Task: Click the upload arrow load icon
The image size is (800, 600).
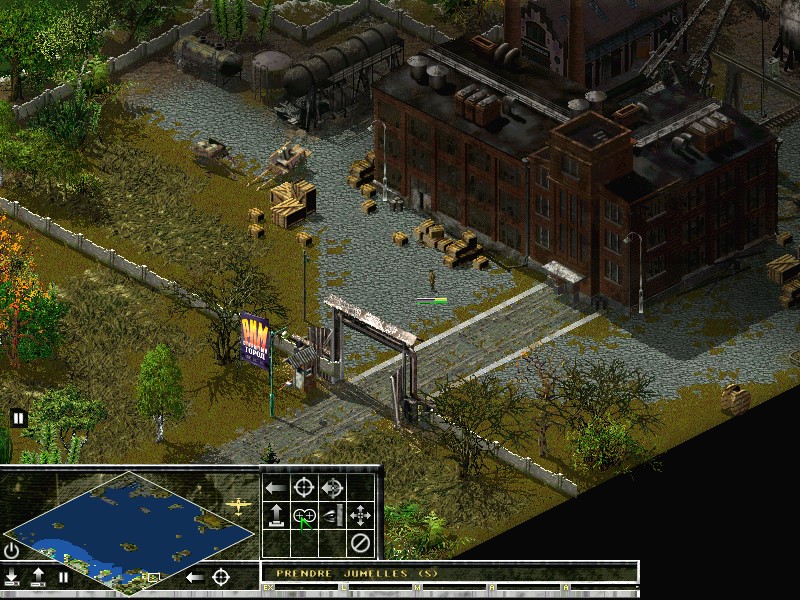Action: [x=38, y=577]
